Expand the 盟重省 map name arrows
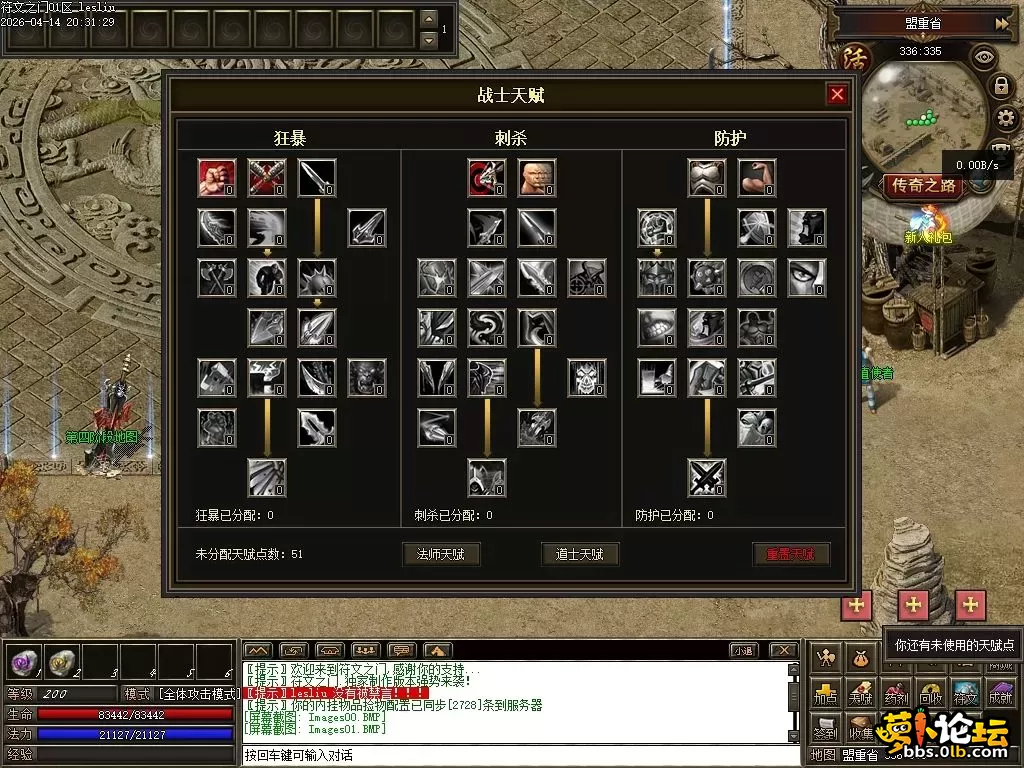 tap(1002, 23)
